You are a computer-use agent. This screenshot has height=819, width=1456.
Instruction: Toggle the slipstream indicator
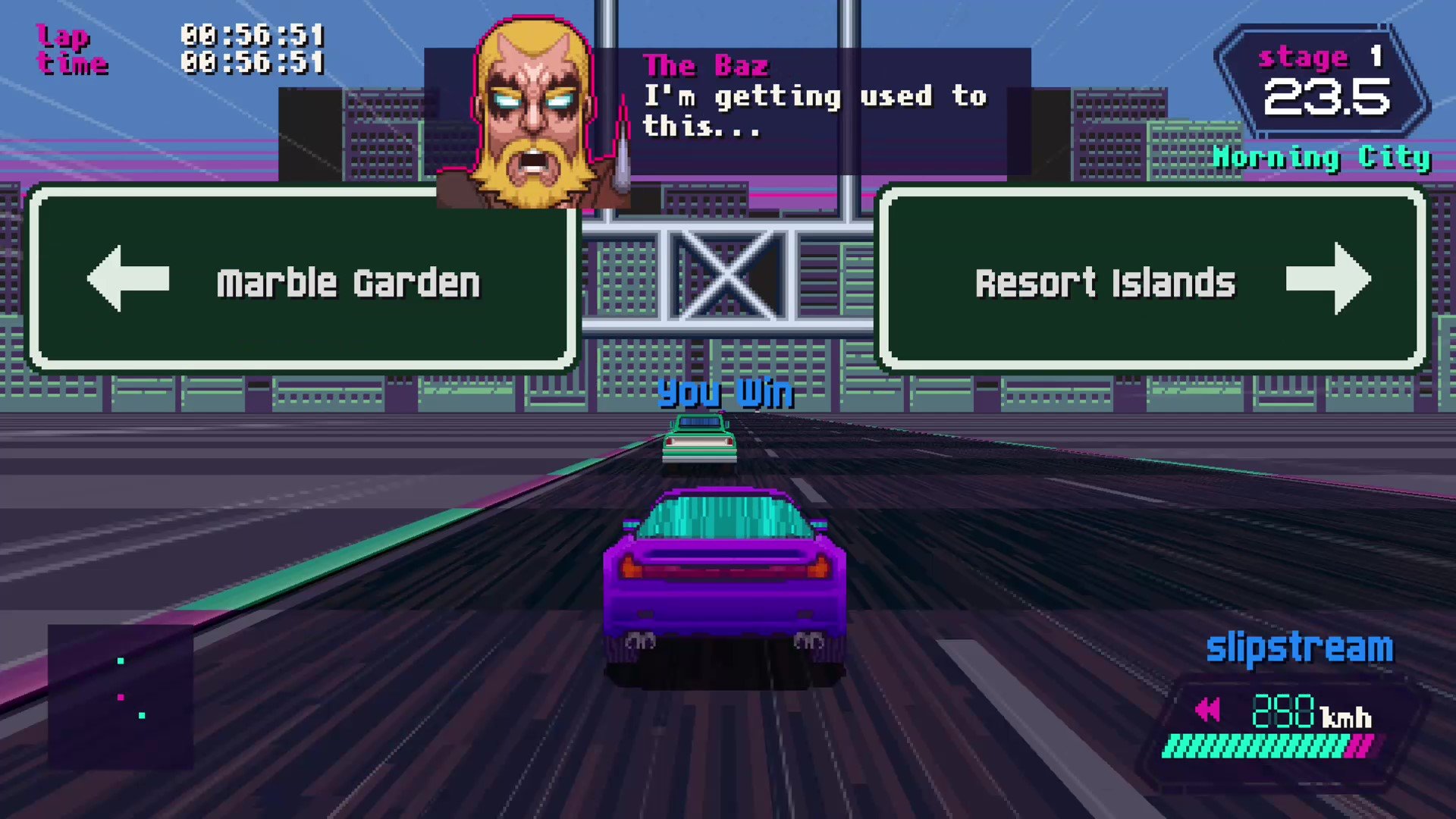[1299, 647]
